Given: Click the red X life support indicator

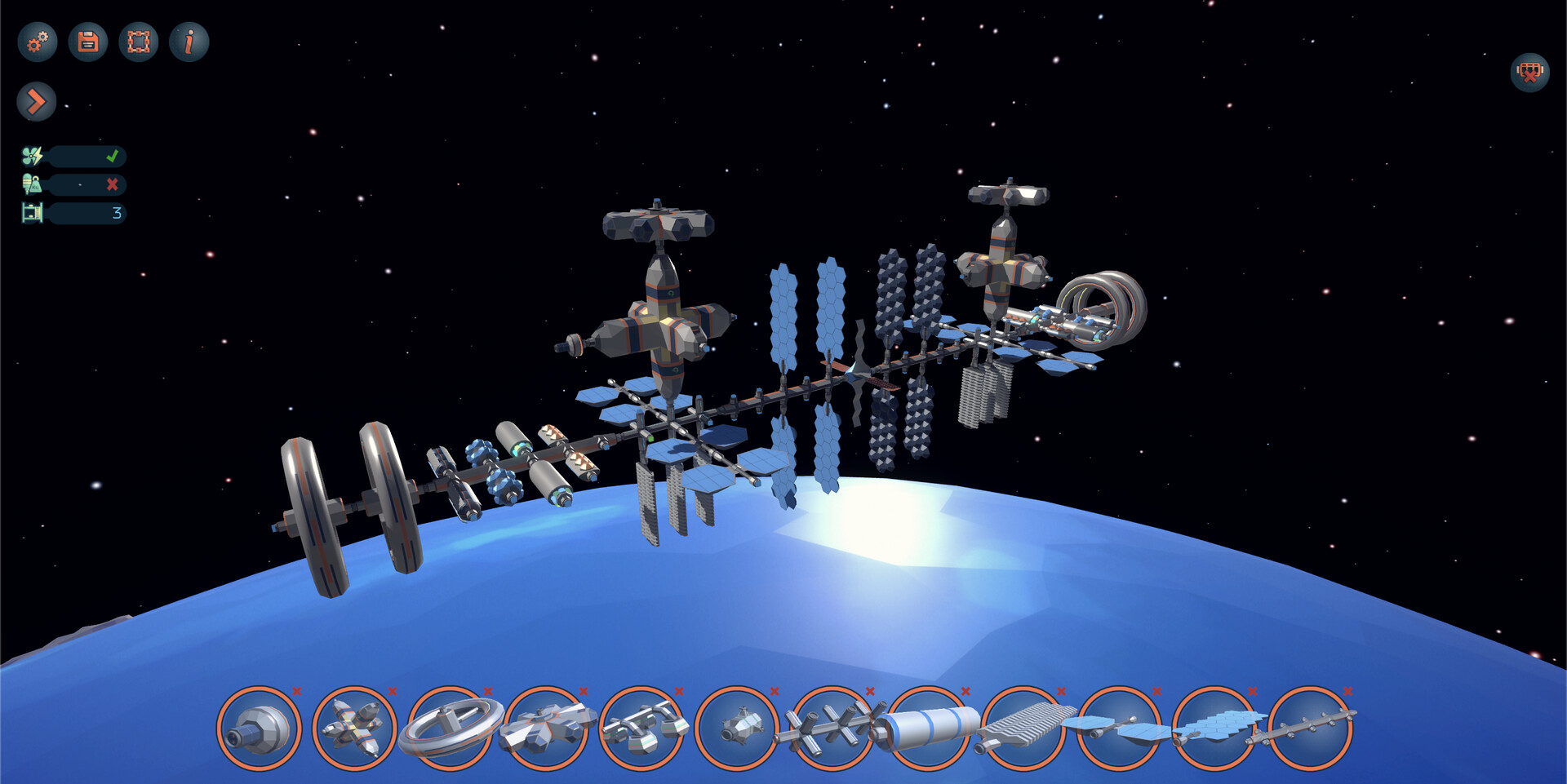Looking at the screenshot, I should [114, 184].
